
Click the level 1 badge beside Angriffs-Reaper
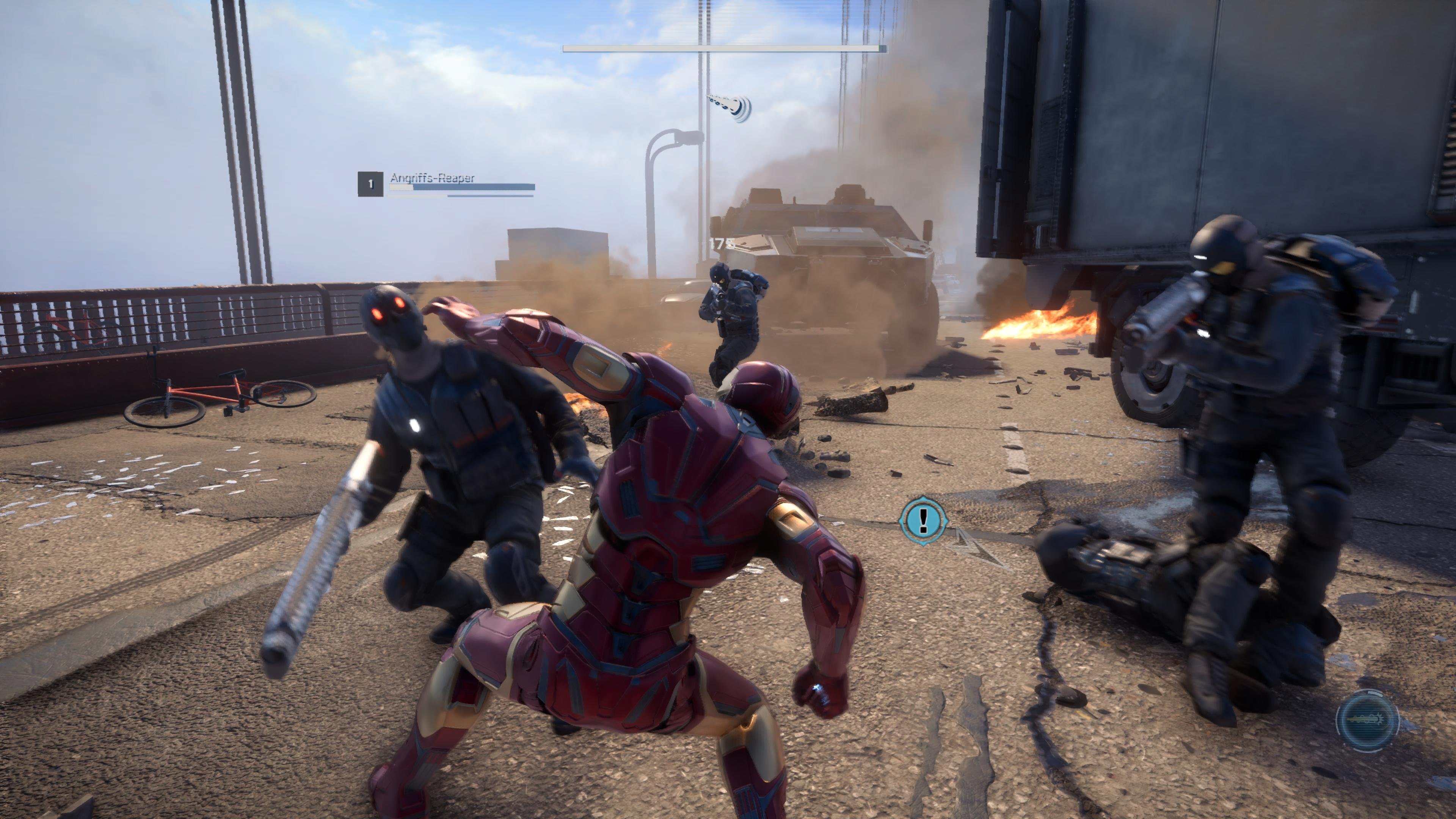point(370,184)
